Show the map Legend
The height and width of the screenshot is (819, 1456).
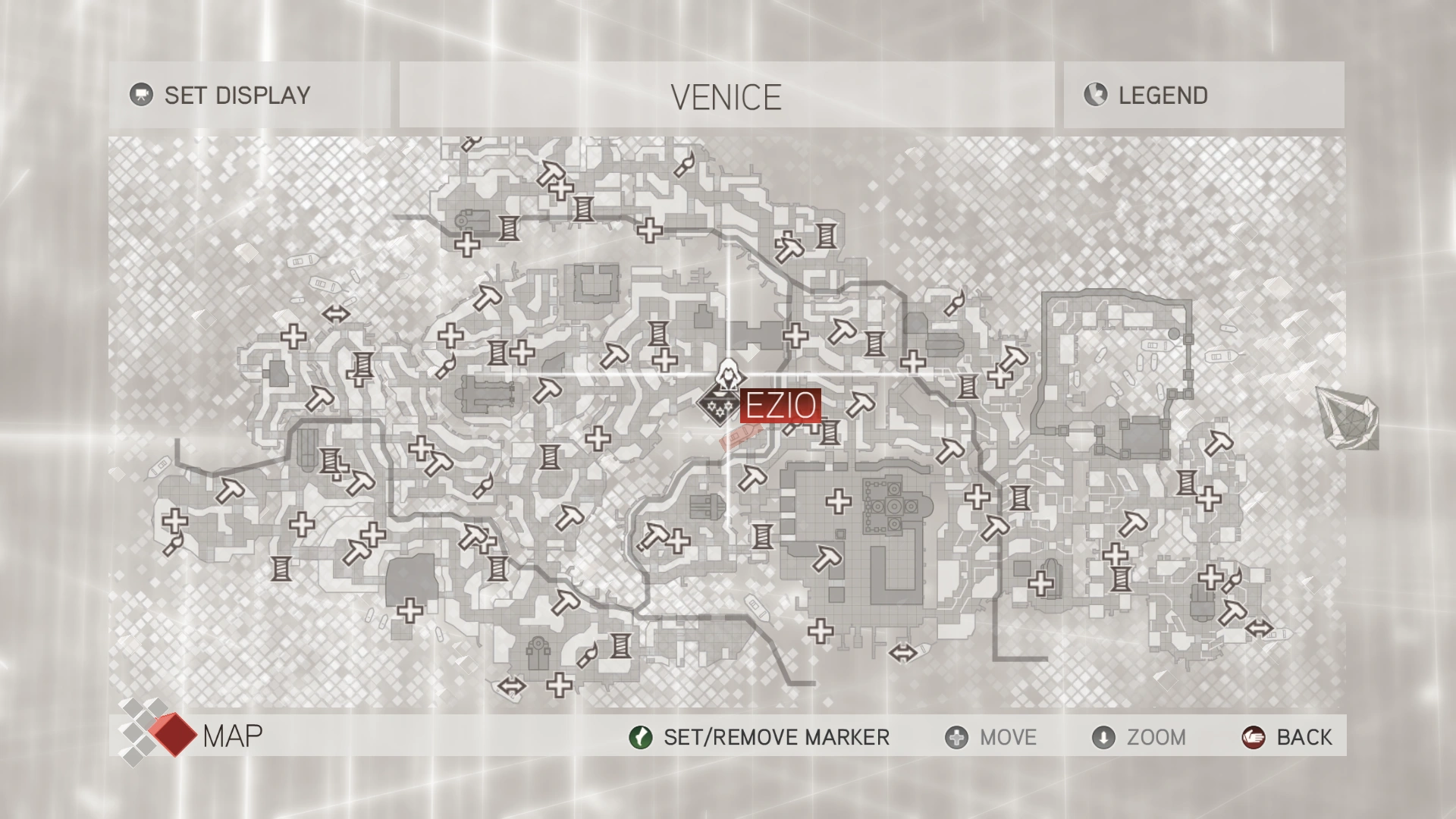tap(1147, 96)
